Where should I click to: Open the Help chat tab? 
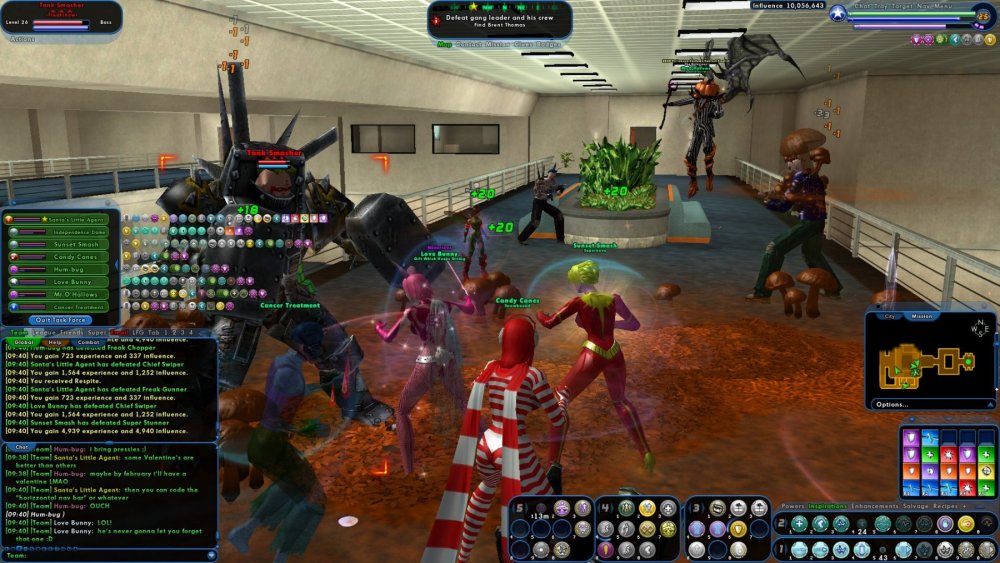point(55,342)
